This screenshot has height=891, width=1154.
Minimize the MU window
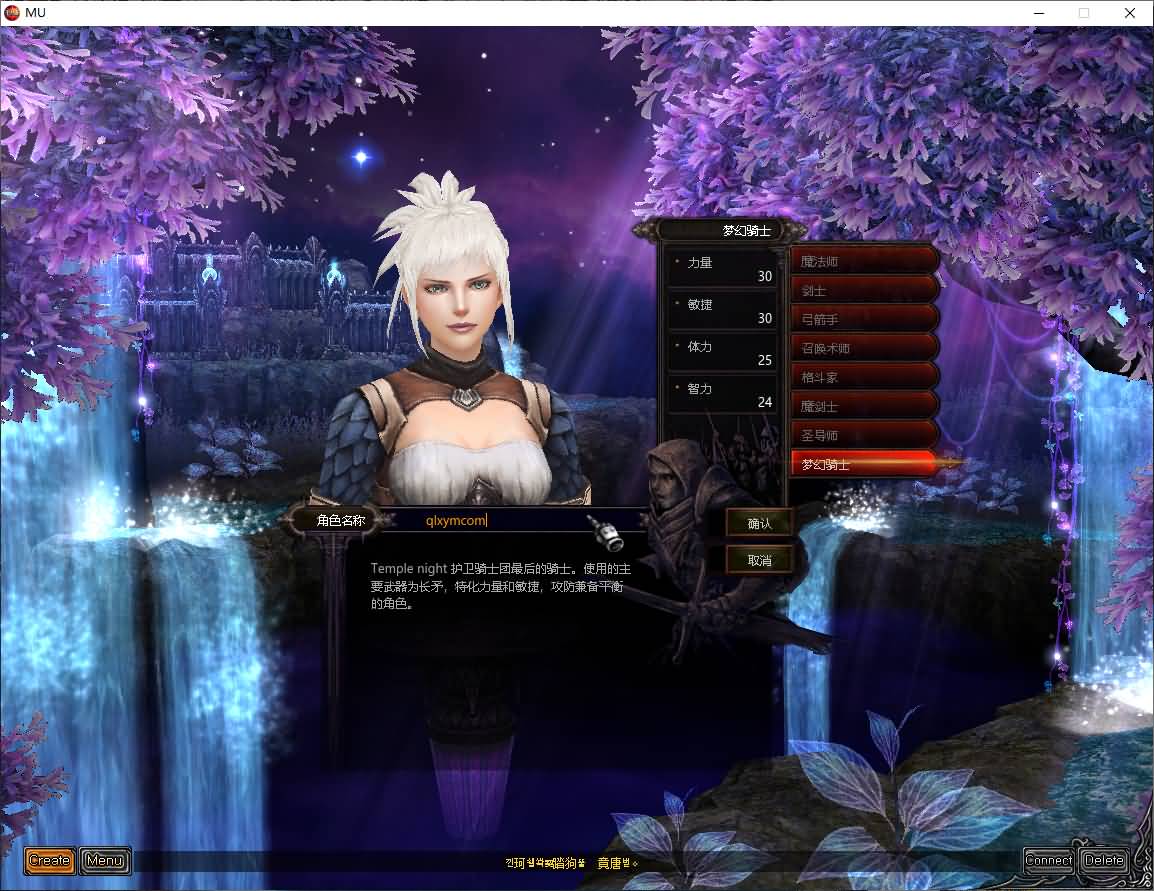click(1037, 13)
